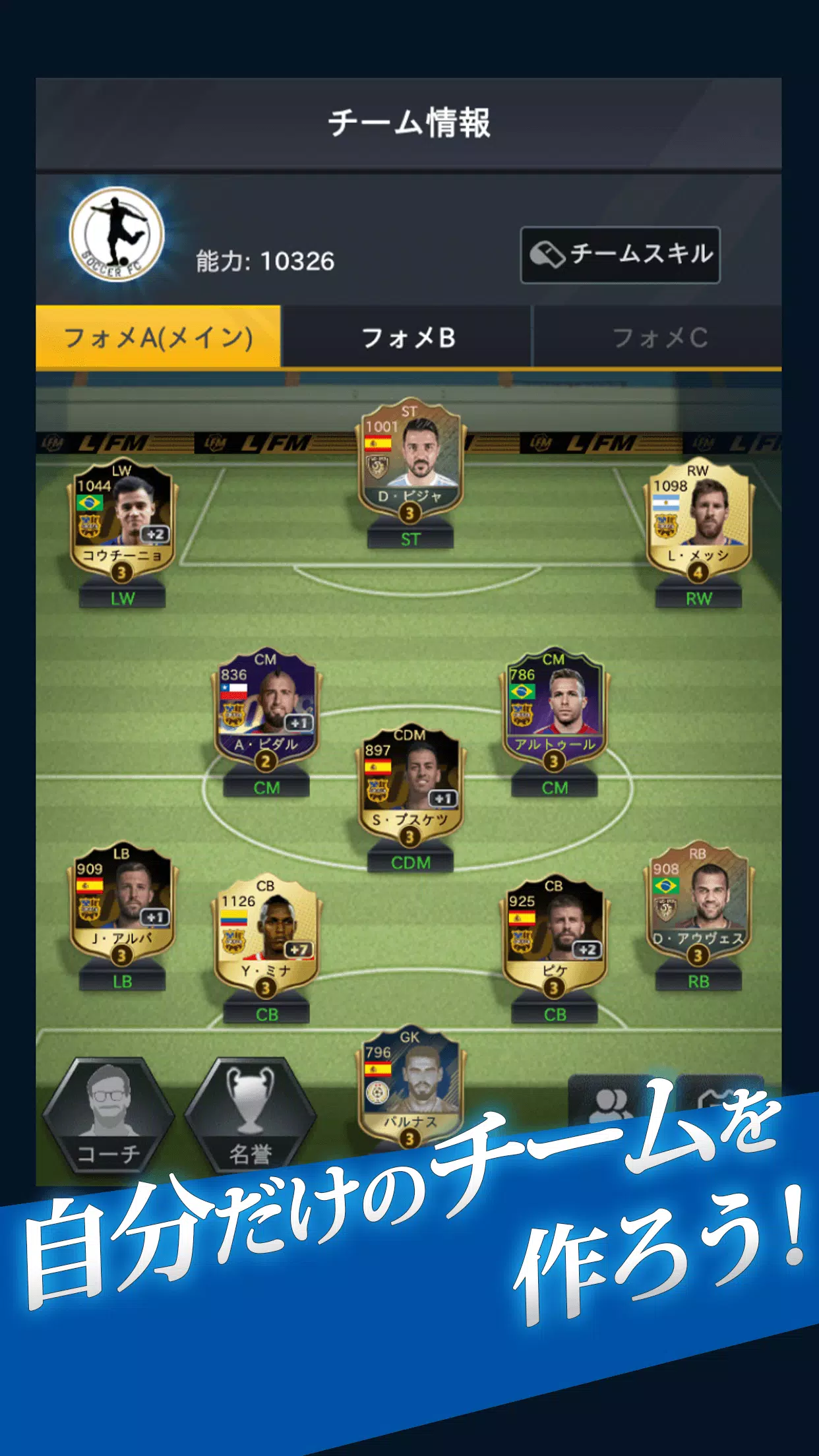Open the チームスキル team skill button
This screenshot has width=819, height=1456.
pyautogui.click(x=620, y=255)
